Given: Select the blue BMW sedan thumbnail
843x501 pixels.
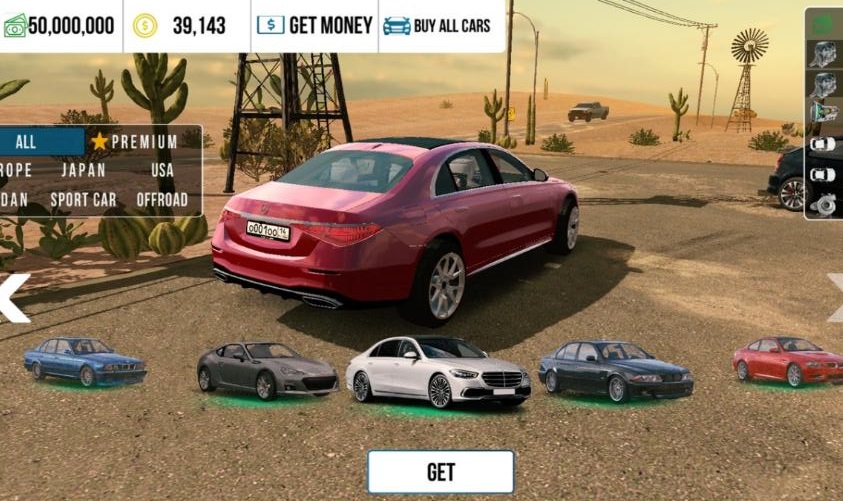Looking at the screenshot, I should click(x=85, y=361).
